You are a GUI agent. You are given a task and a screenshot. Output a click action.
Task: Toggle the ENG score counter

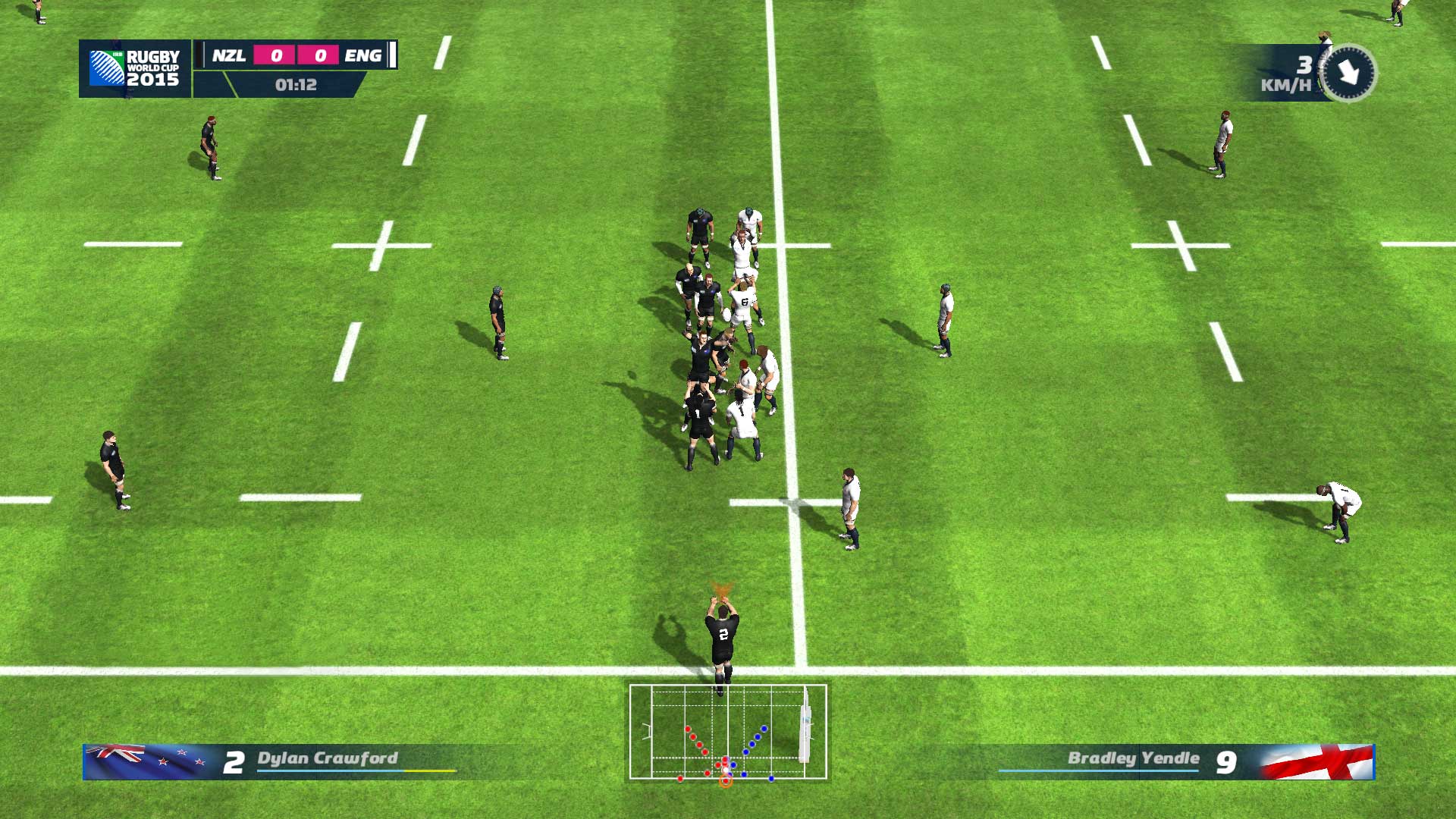coord(321,55)
